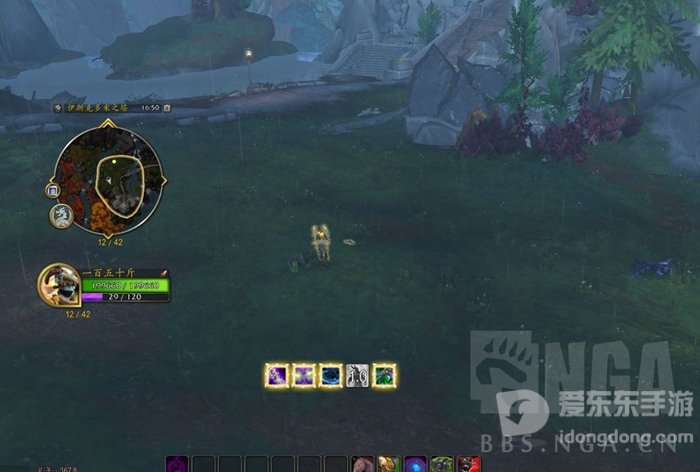The width and height of the screenshot is (700, 472).
Task: Click the small square button left of minimap
Action: [52, 190]
